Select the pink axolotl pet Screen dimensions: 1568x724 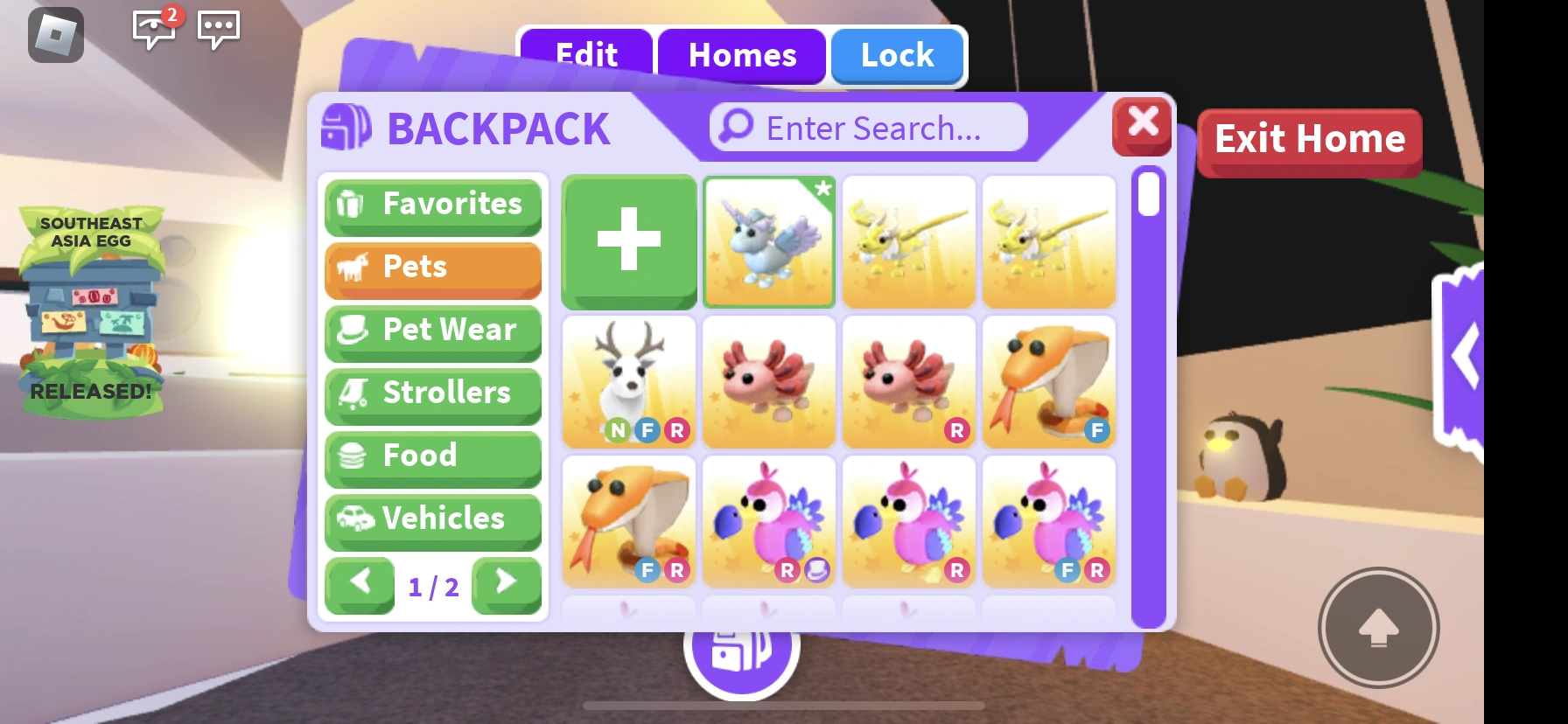768,381
